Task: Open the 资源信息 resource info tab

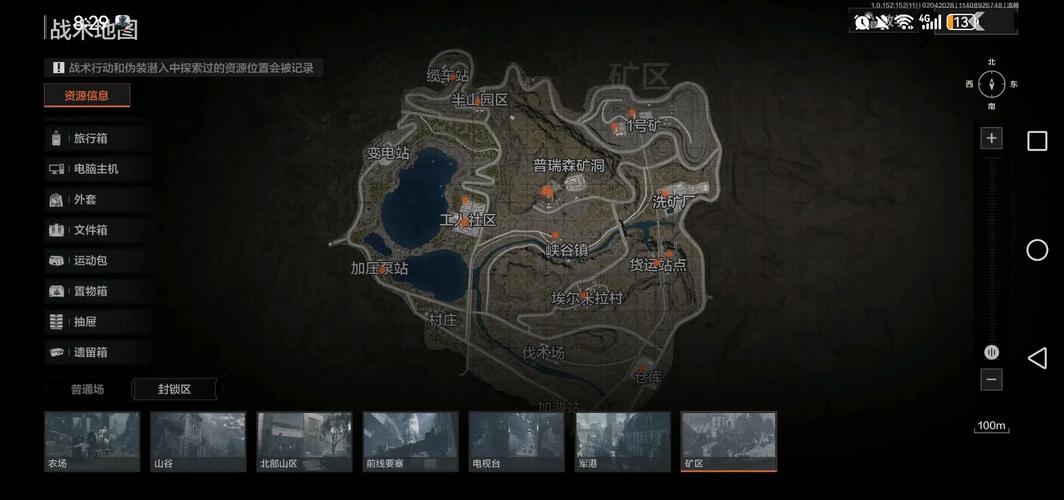Action: [87, 96]
